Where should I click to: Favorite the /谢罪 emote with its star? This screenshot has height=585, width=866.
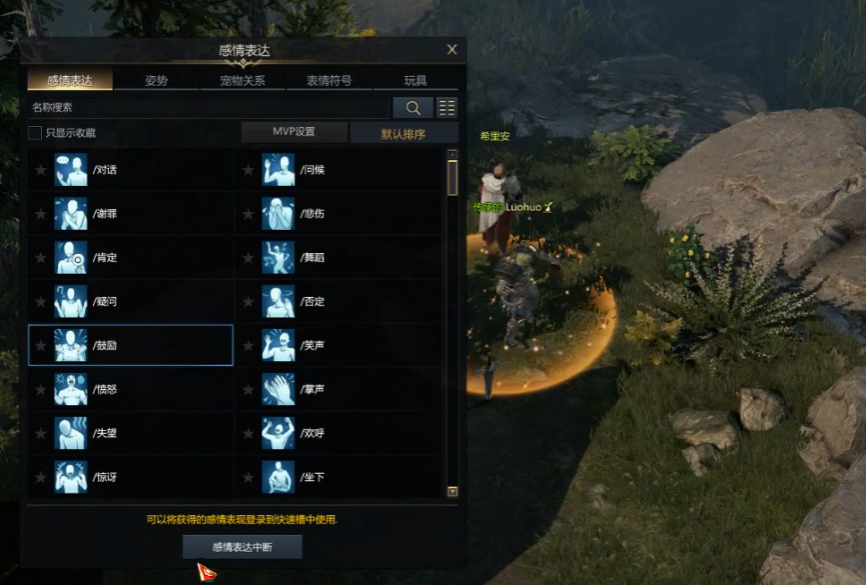(41, 214)
